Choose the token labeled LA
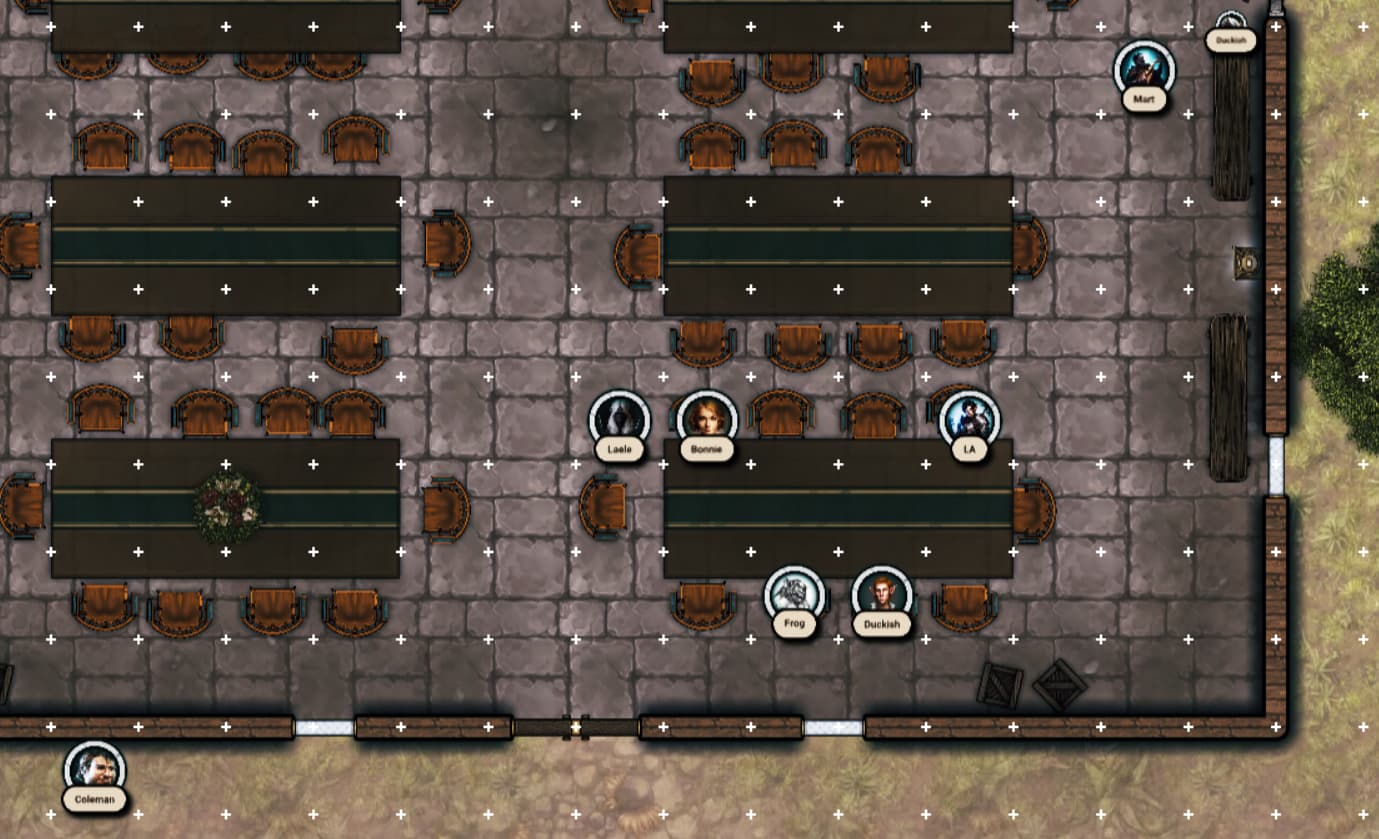The width and height of the screenshot is (1379, 839). [x=969, y=419]
